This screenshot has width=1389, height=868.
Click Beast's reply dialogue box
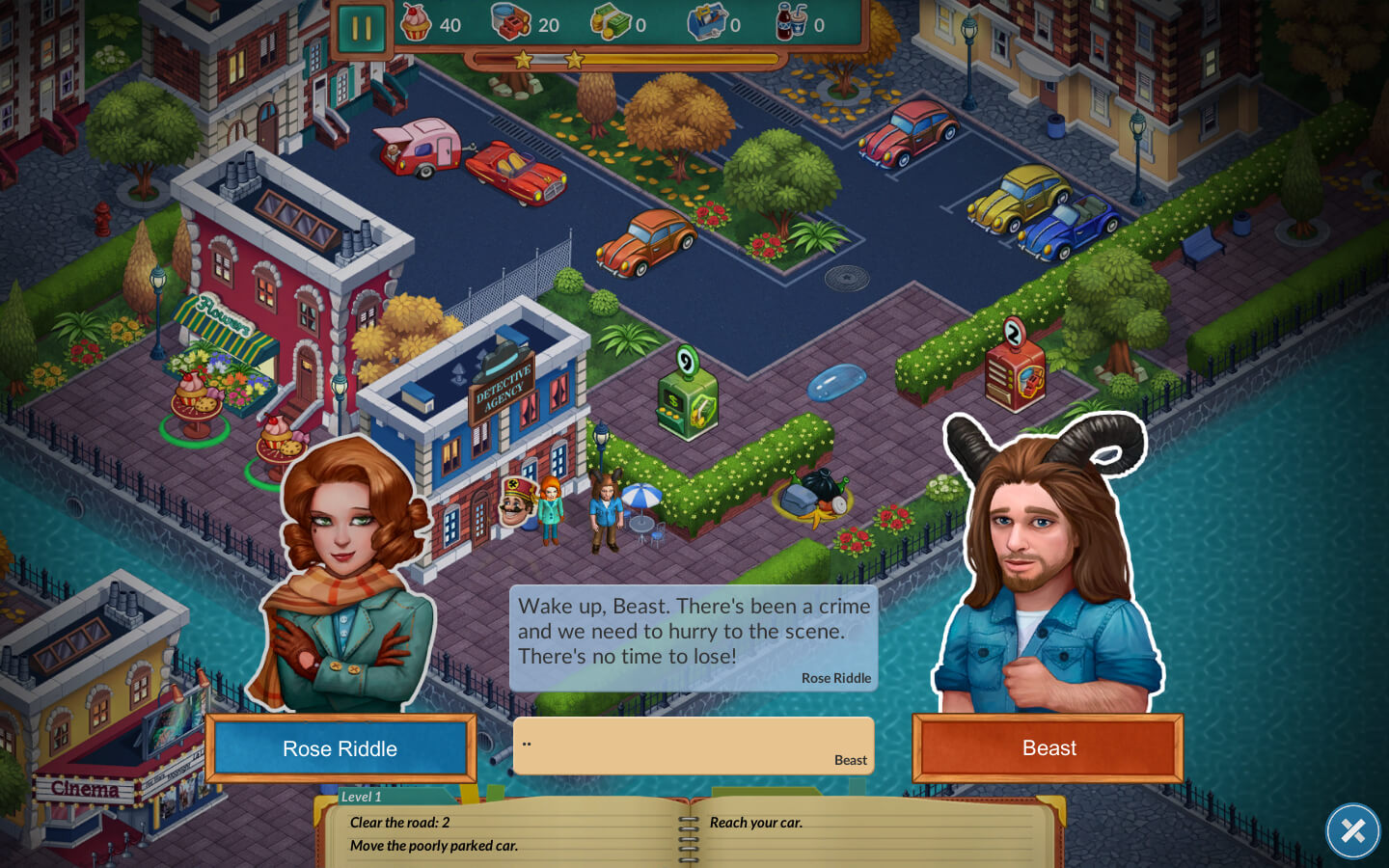(694, 746)
